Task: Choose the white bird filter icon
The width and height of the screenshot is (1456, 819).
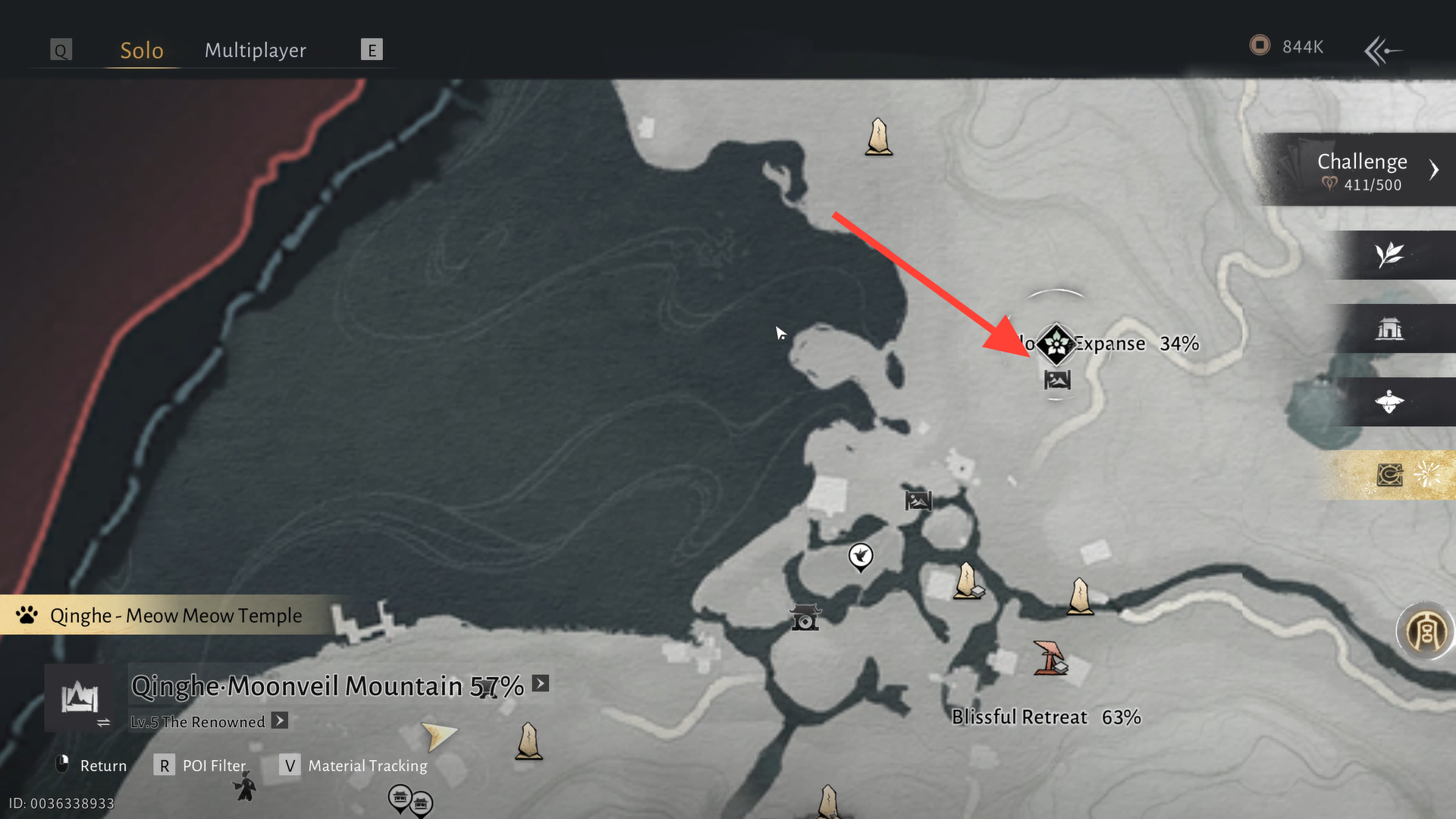Action: click(1389, 402)
